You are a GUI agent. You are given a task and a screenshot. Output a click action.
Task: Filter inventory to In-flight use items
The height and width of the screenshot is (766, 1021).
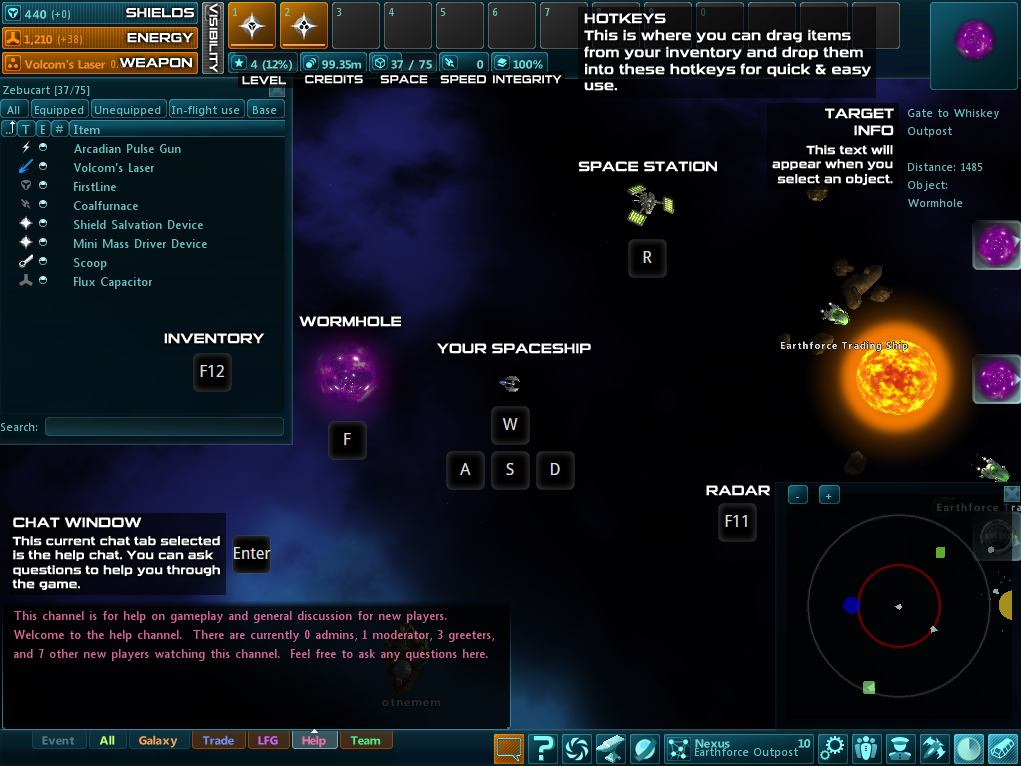pyautogui.click(x=205, y=110)
